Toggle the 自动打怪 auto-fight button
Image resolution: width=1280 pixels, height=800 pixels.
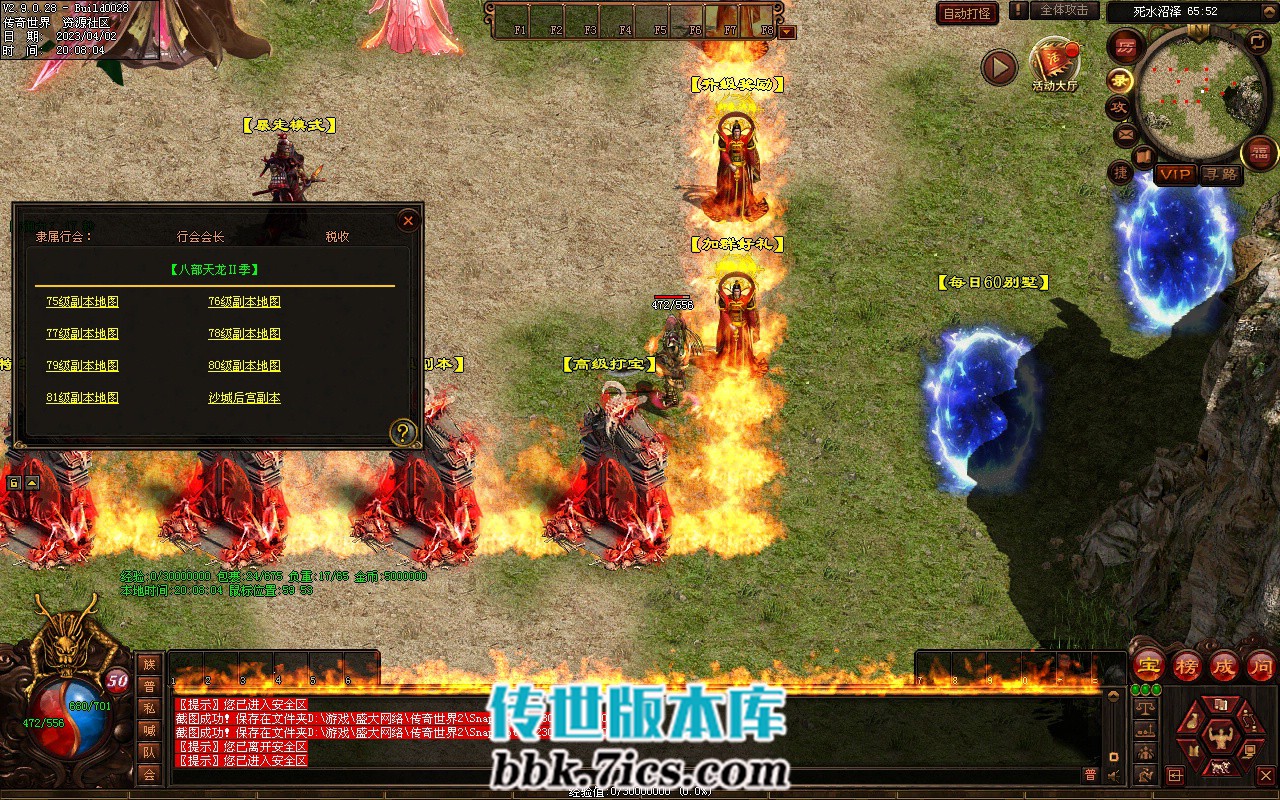click(x=967, y=13)
